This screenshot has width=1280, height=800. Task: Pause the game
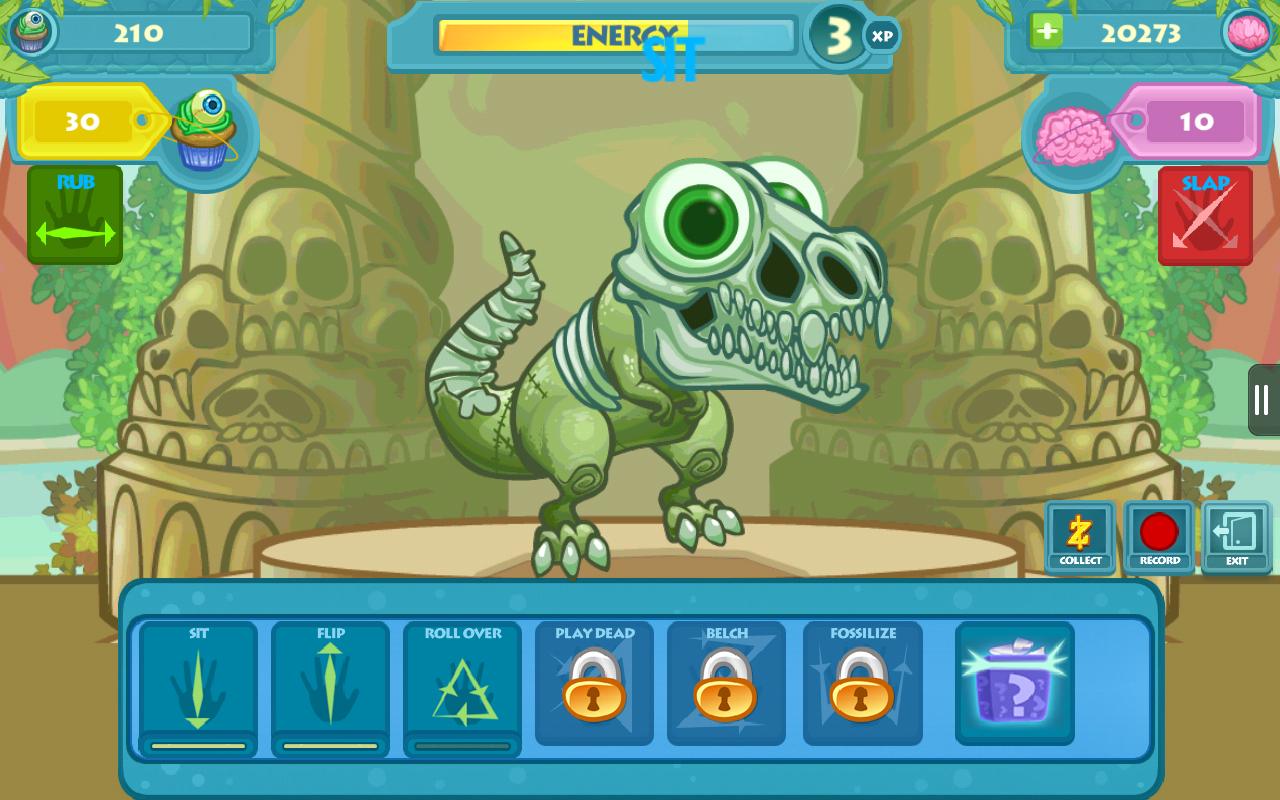click(x=1262, y=398)
